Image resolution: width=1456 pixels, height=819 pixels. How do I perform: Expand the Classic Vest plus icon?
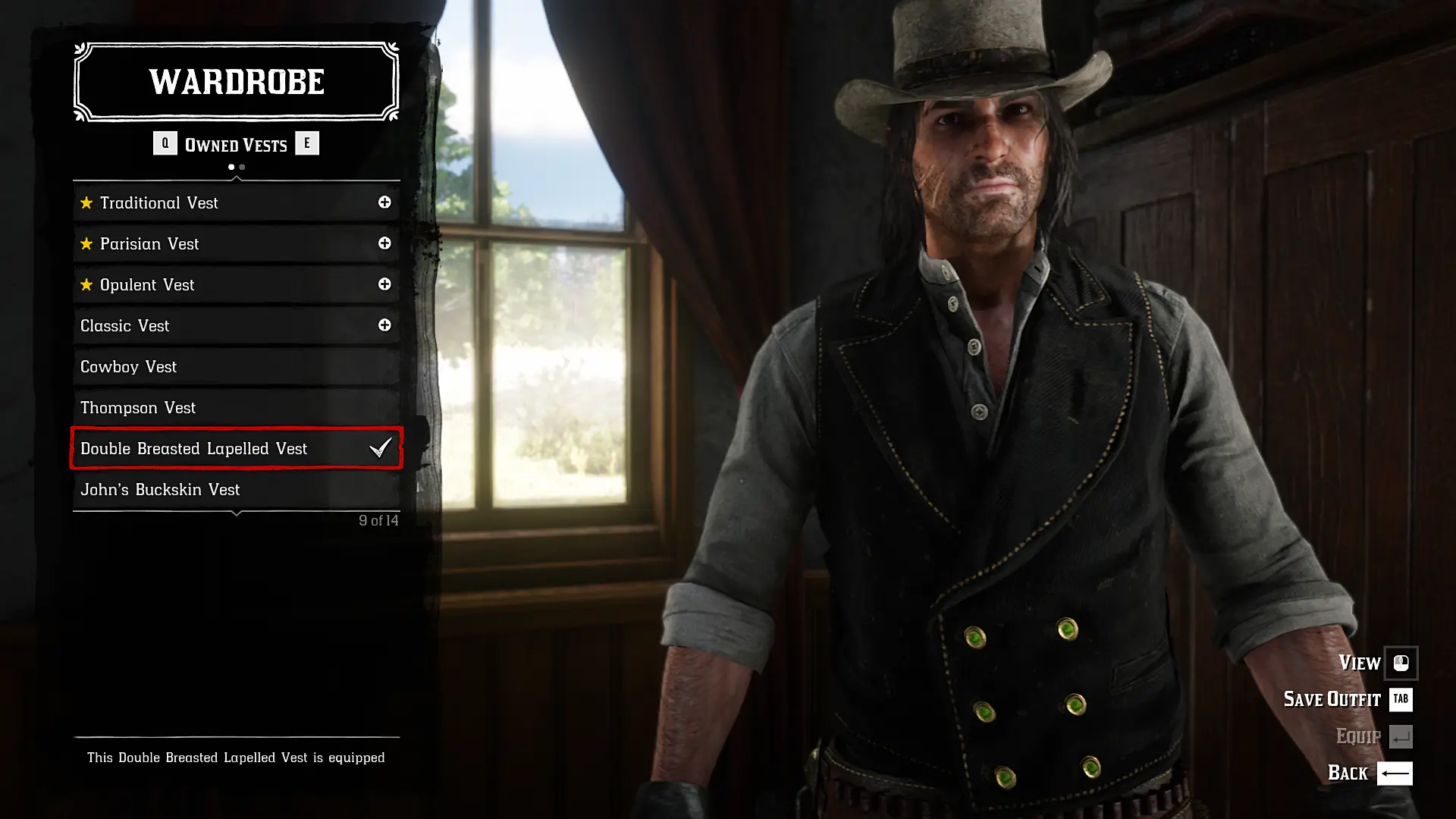[x=384, y=325]
